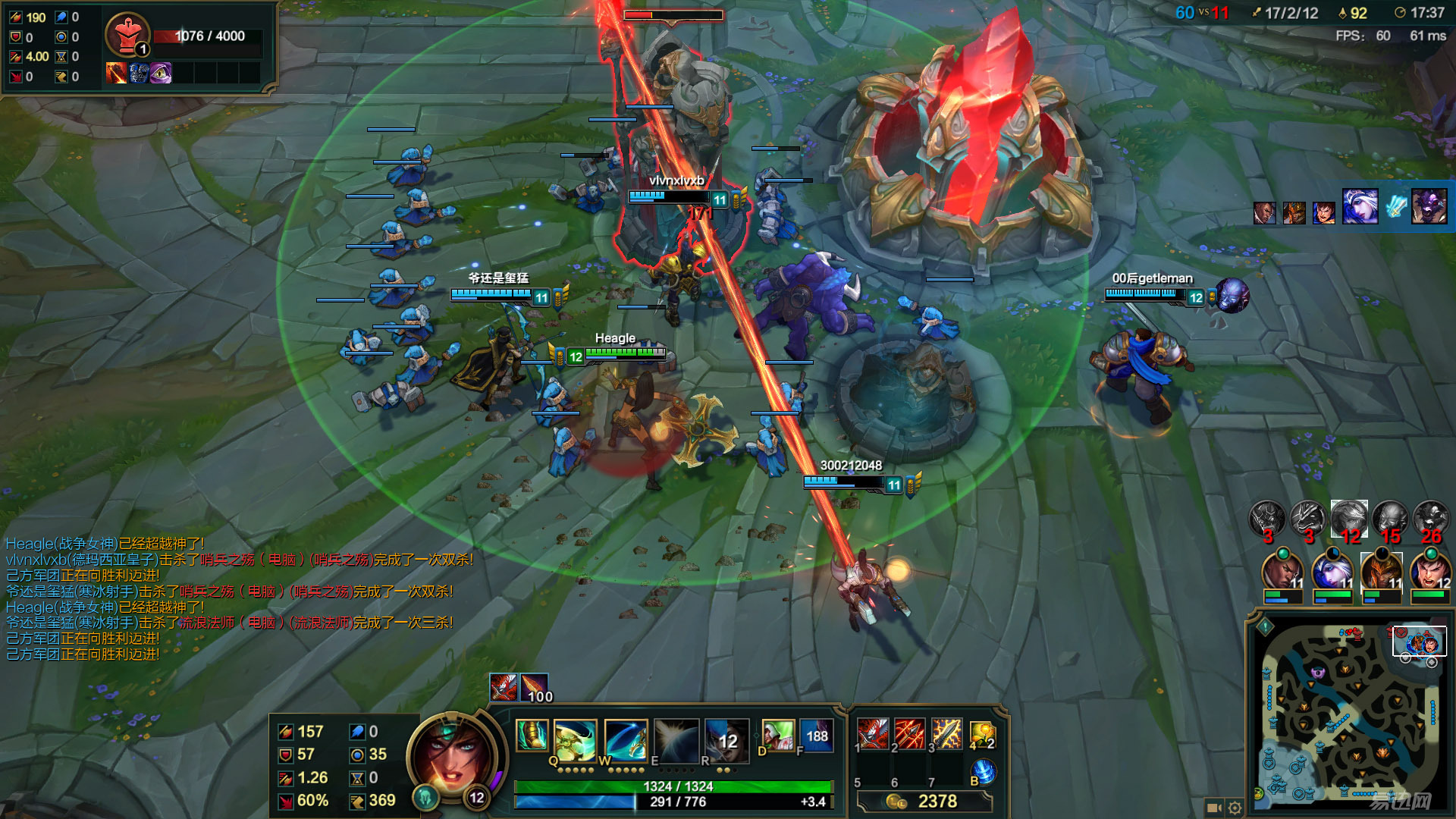This screenshot has height=819, width=1456.
Task: Cast the Heal summoner spell
Action: [777, 736]
